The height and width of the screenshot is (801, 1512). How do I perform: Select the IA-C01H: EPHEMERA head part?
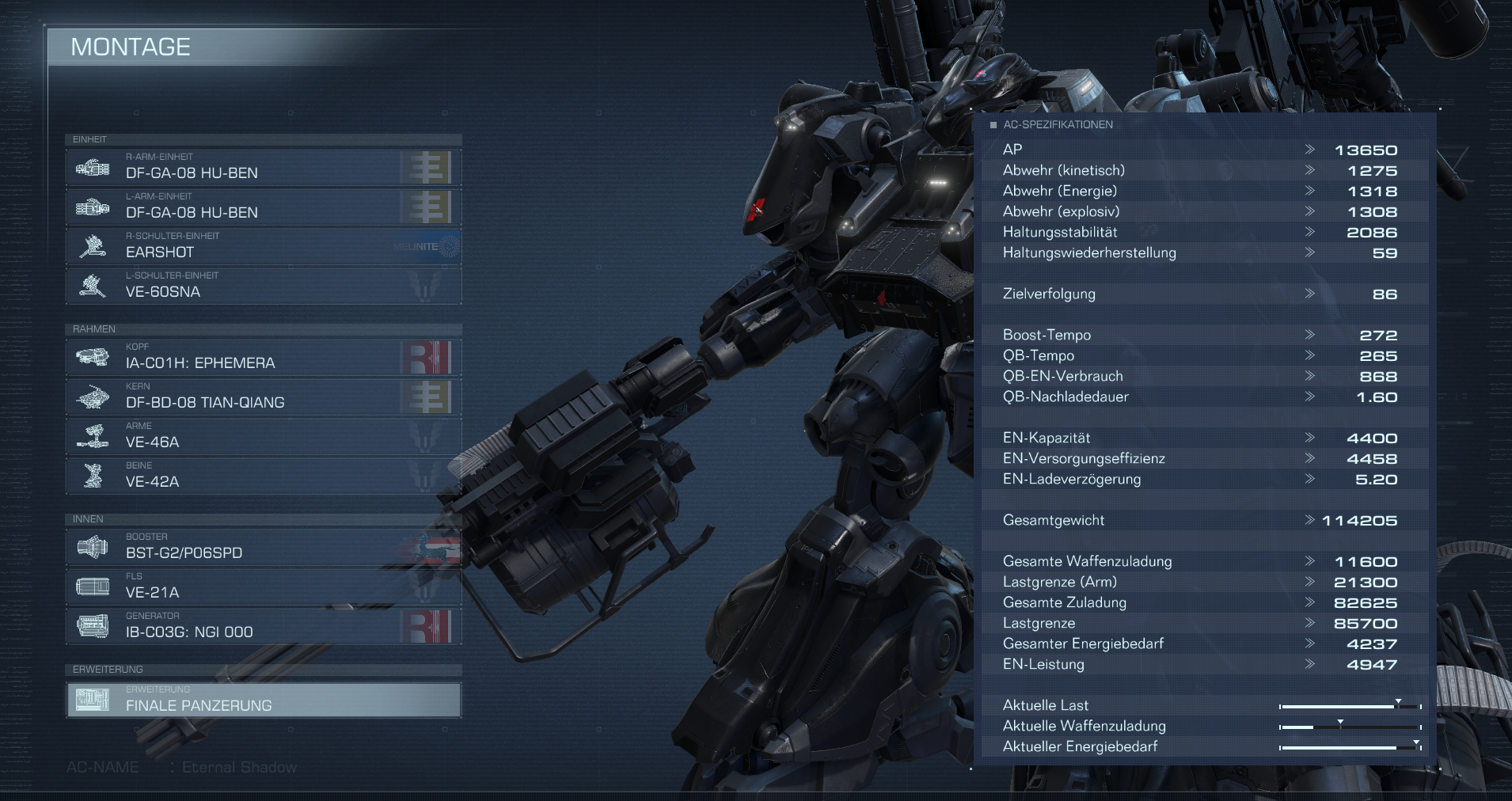tap(264, 357)
